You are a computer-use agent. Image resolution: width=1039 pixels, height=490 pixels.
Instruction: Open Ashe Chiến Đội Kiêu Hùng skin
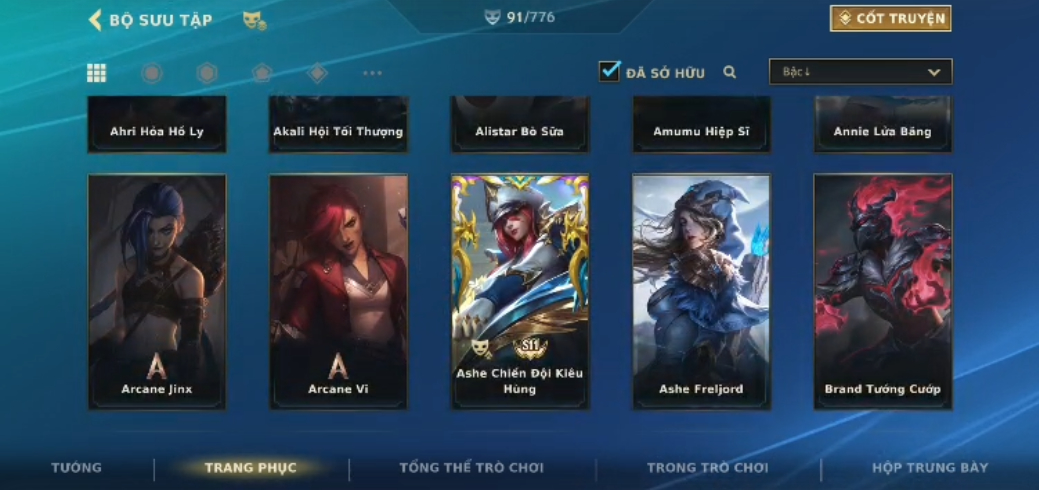520,291
